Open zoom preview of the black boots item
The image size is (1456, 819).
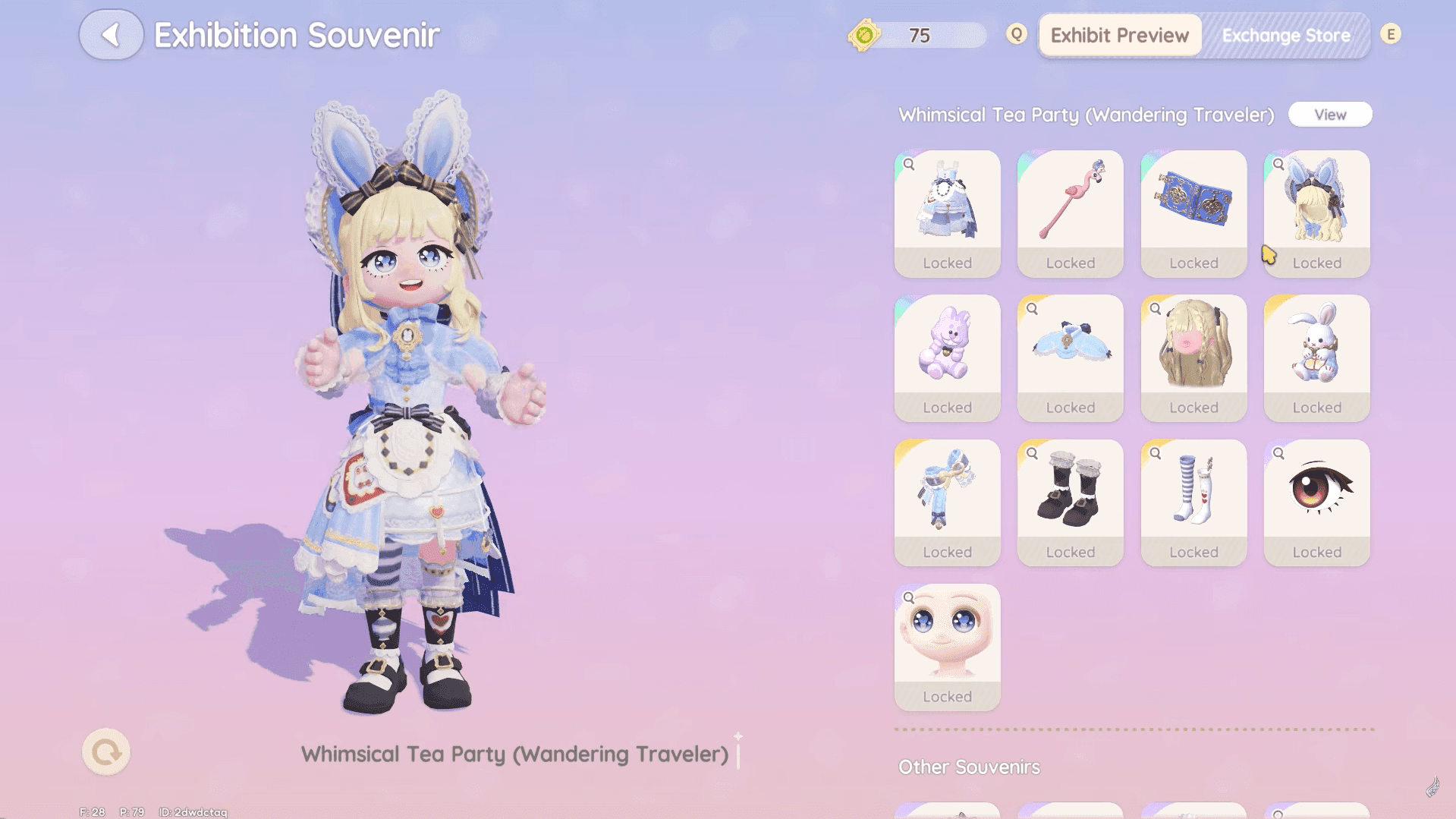[1032, 452]
